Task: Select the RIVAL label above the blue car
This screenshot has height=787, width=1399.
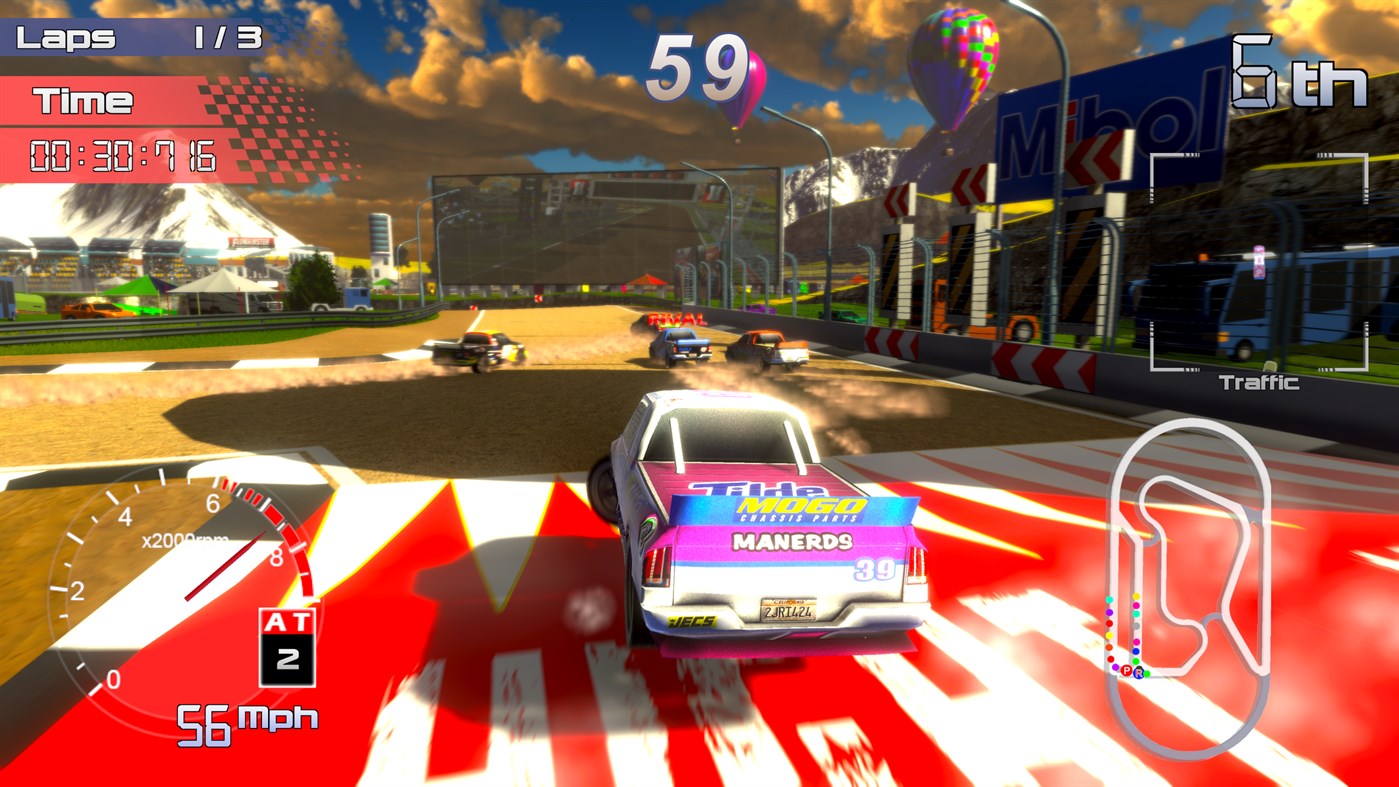Action: click(677, 319)
